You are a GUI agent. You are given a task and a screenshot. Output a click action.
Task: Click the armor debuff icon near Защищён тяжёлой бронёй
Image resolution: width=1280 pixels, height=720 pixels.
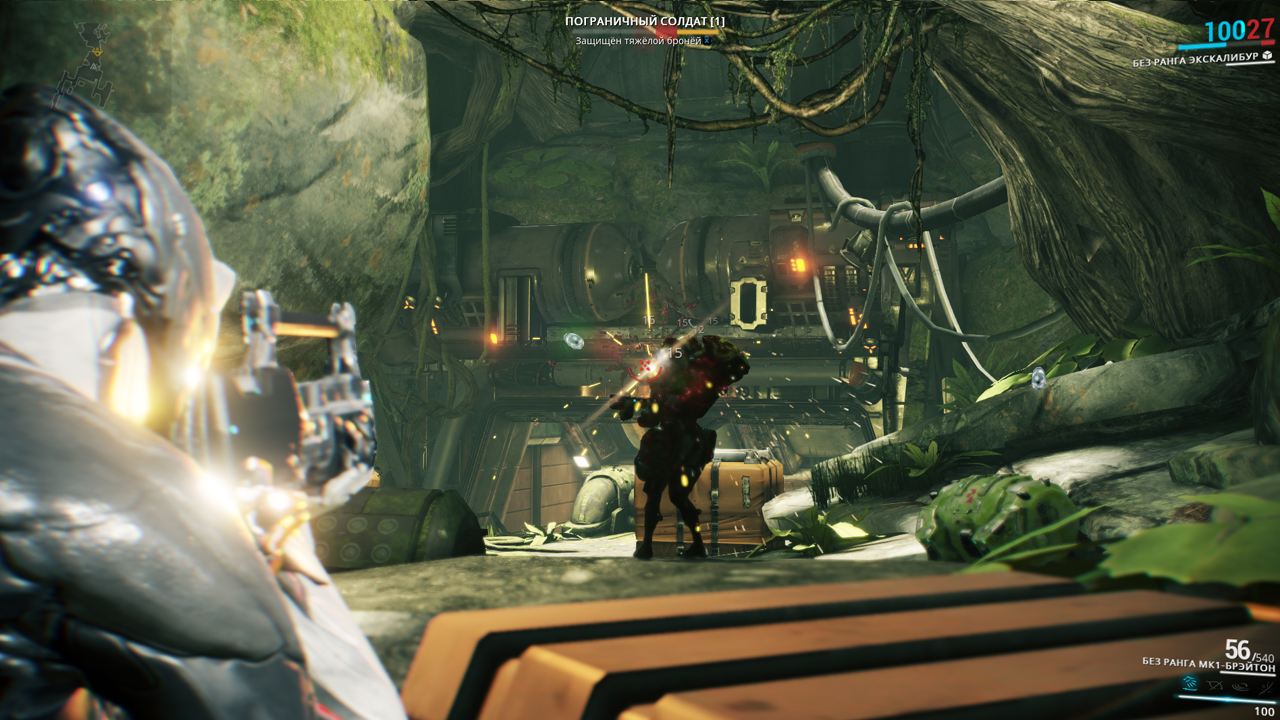(707, 41)
